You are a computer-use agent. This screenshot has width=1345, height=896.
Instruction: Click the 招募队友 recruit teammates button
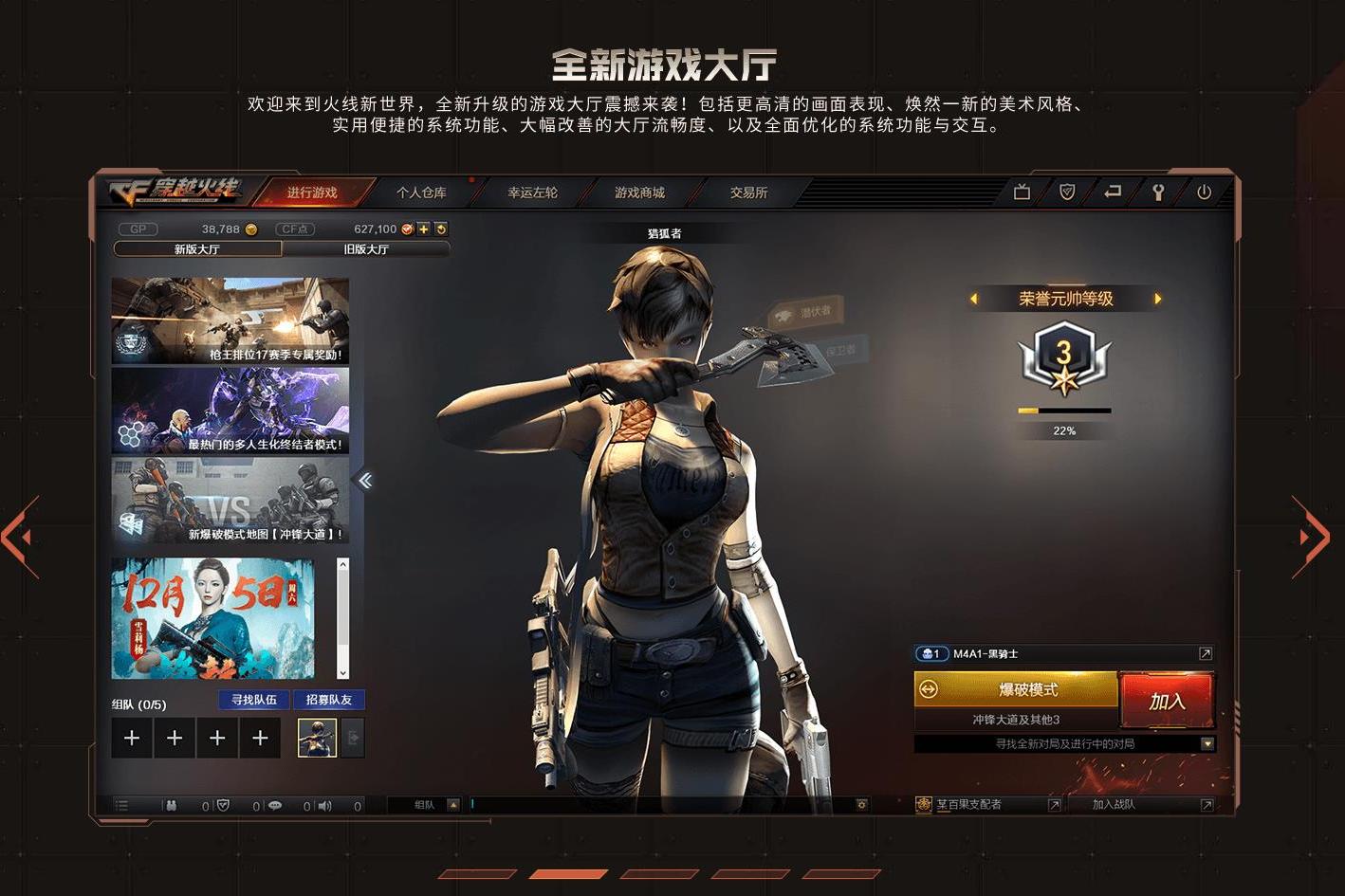(x=329, y=700)
